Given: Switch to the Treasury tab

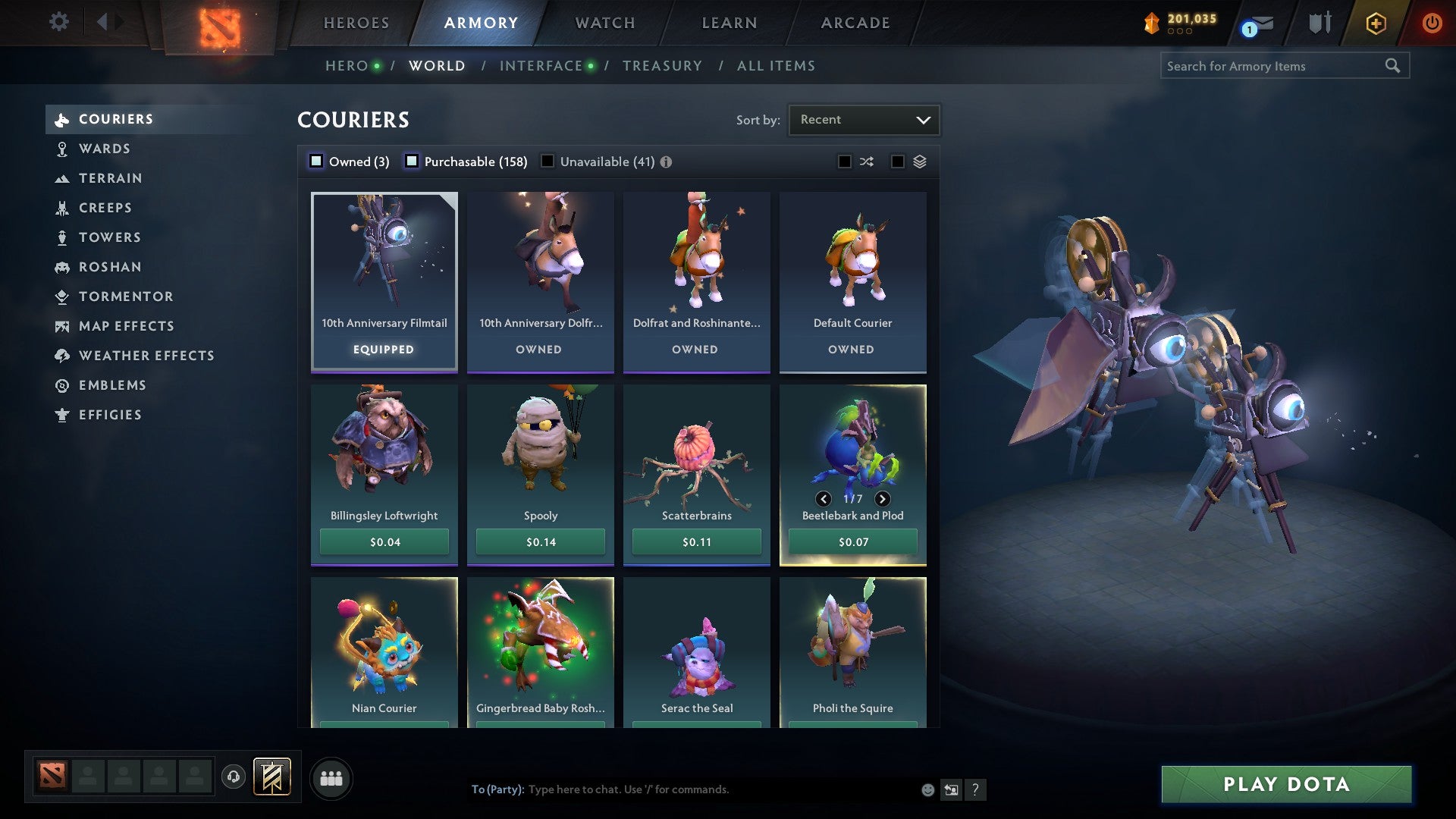Looking at the screenshot, I should (x=662, y=65).
